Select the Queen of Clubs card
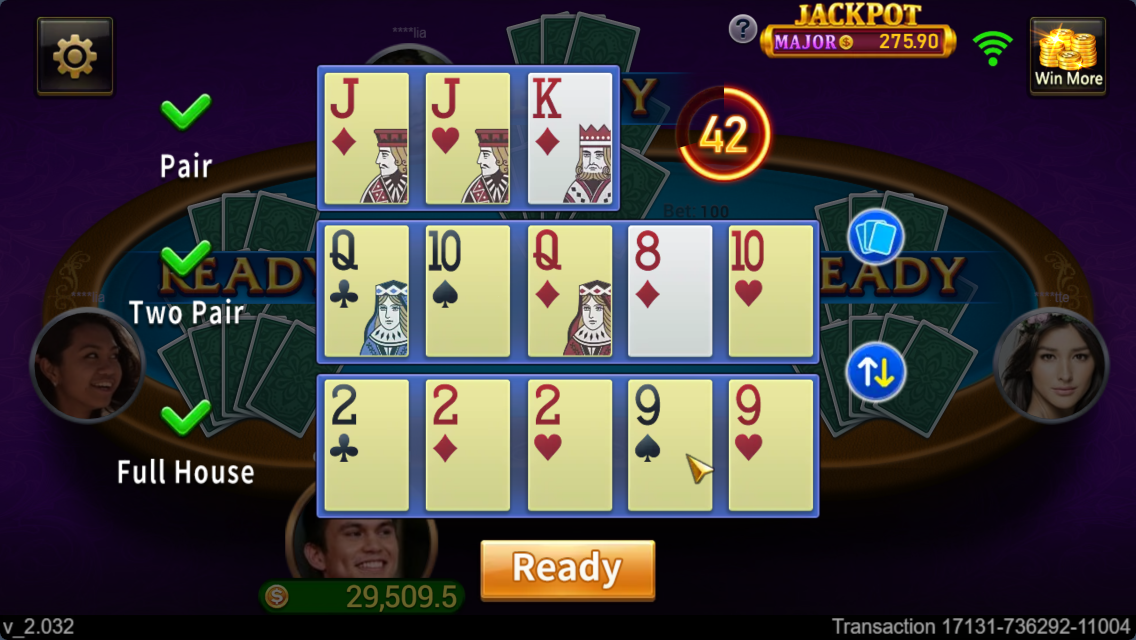 point(367,291)
